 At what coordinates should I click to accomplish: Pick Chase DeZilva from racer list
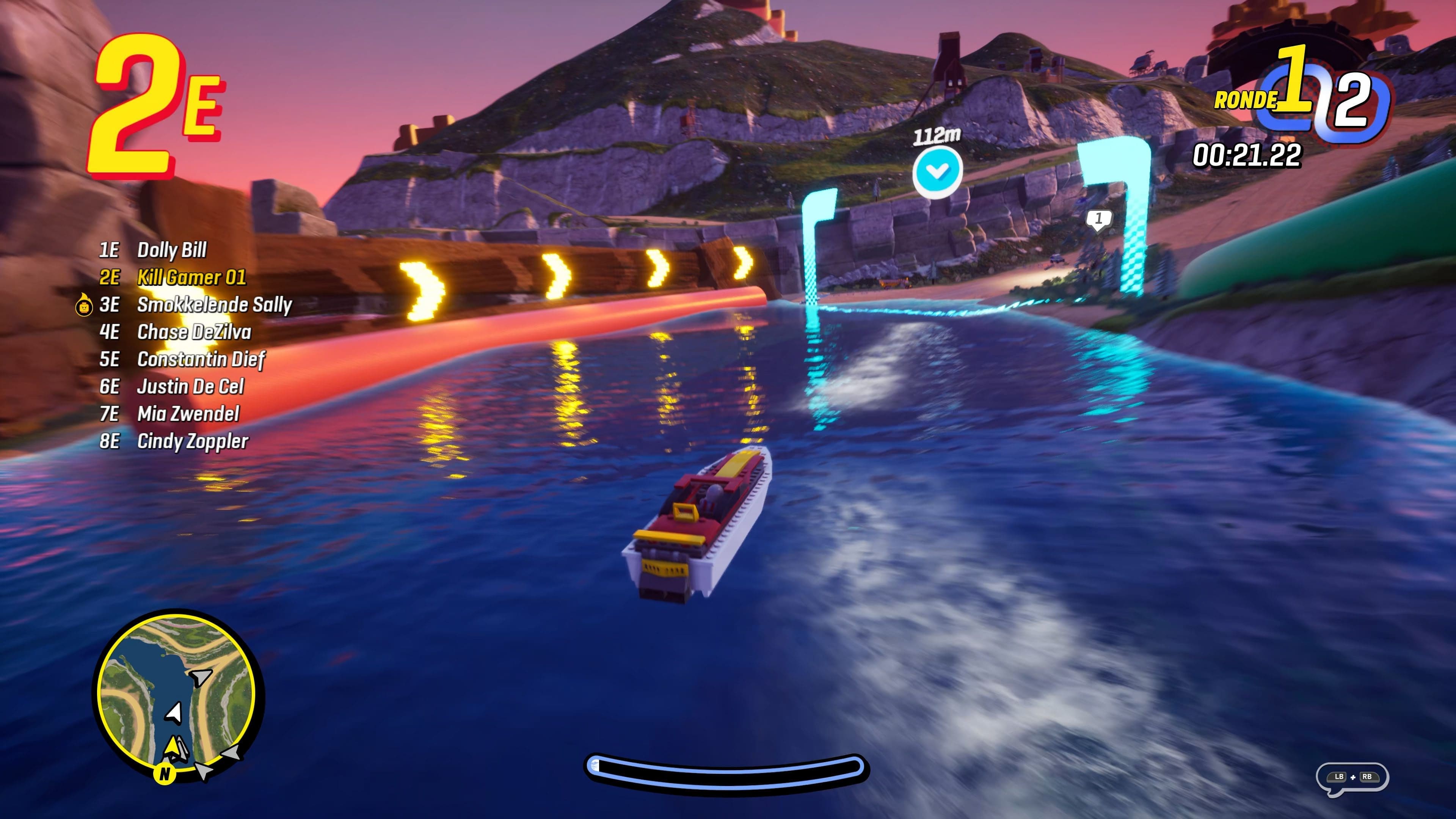(194, 333)
